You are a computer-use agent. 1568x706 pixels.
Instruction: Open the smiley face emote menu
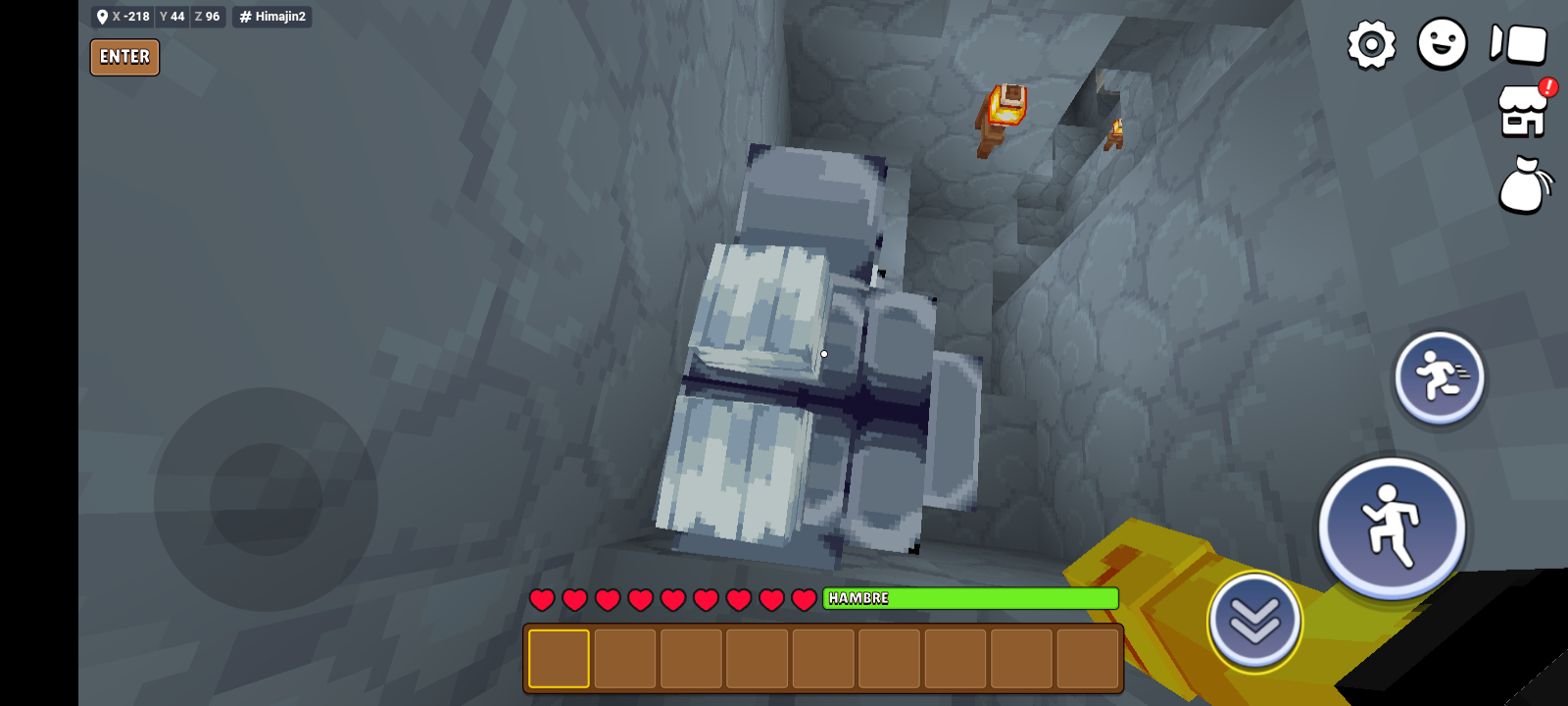coord(1442,44)
